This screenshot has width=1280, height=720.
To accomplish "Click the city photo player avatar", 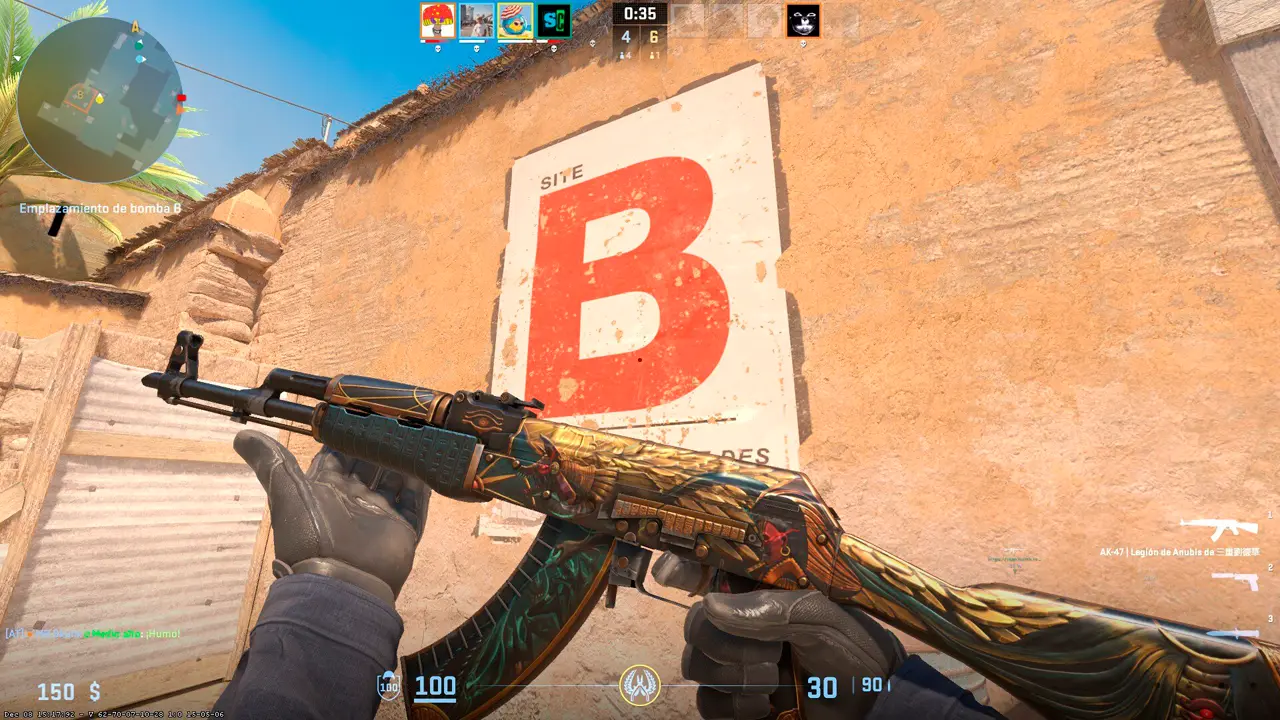I will (476, 21).
